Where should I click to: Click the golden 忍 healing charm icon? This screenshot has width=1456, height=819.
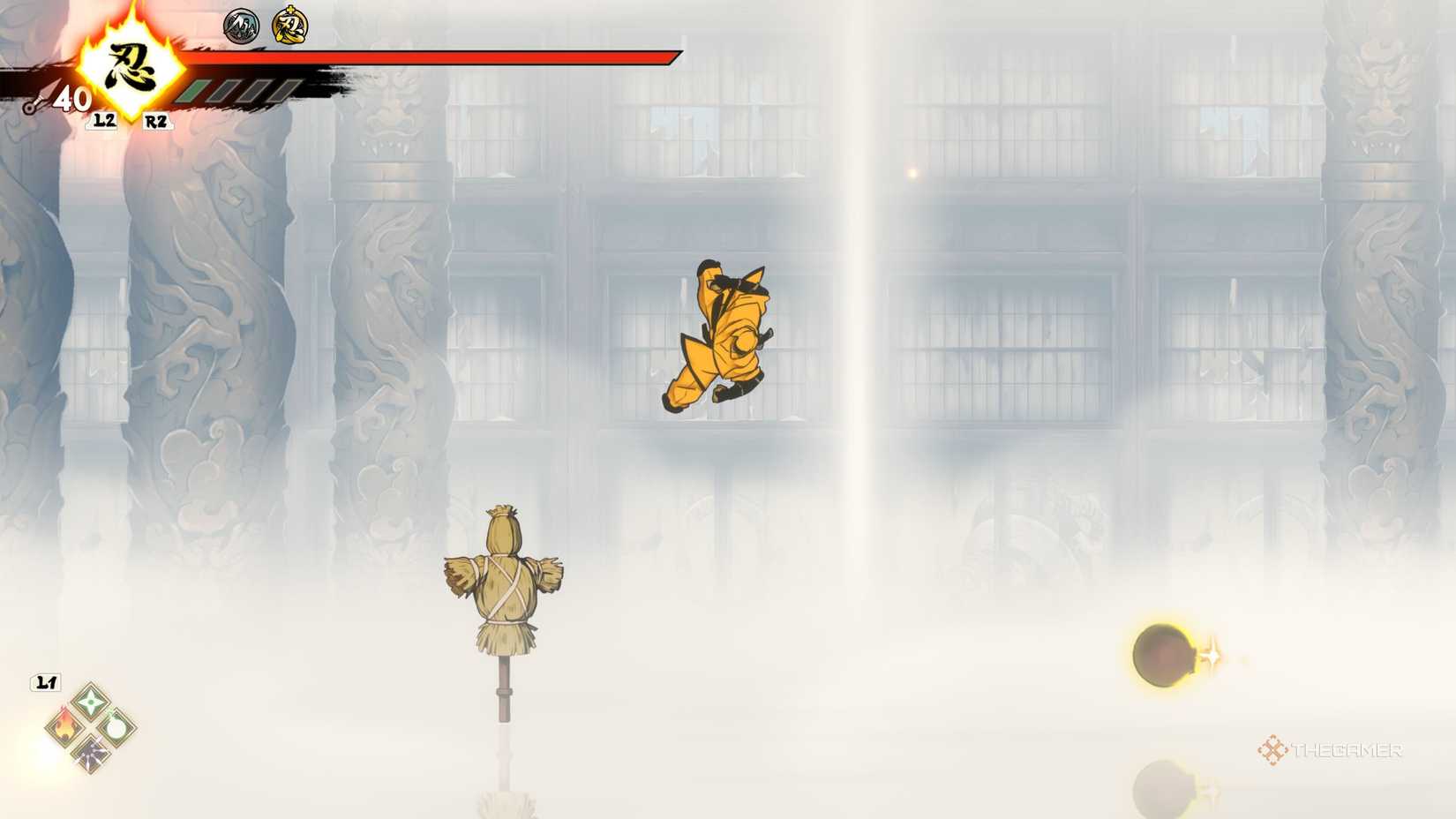289,26
